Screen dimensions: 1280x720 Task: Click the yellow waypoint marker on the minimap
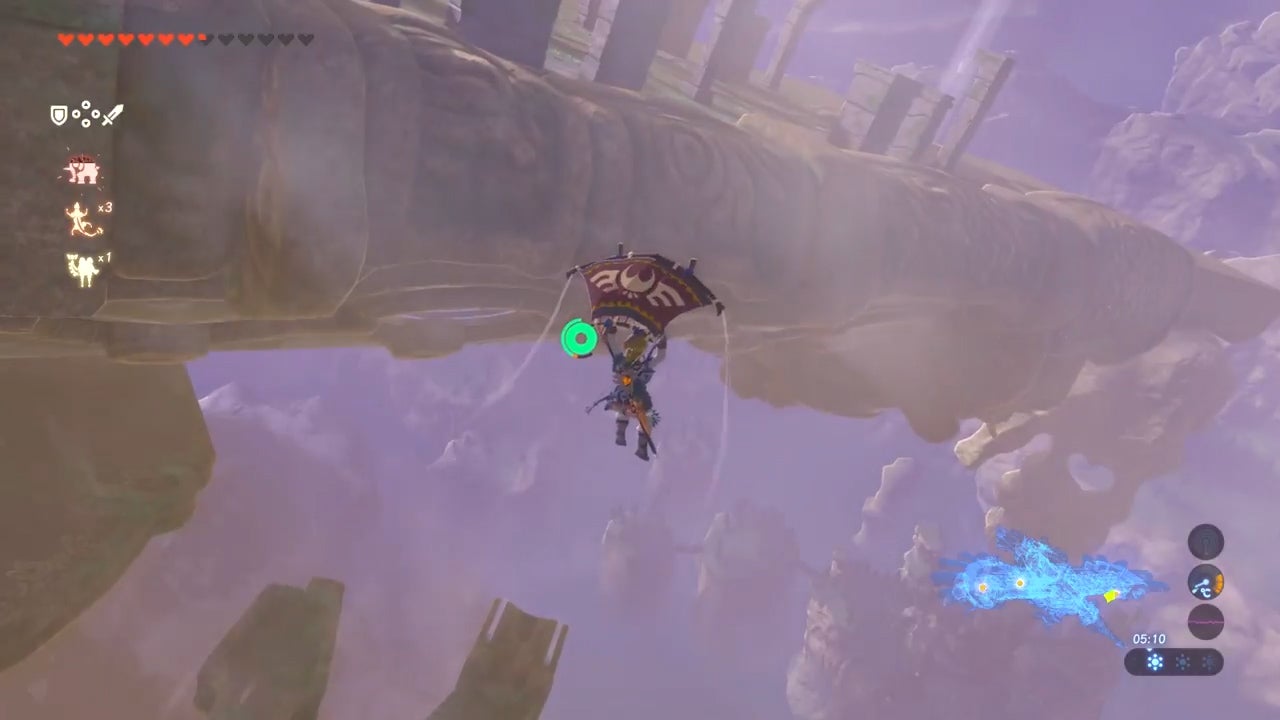[1110, 597]
